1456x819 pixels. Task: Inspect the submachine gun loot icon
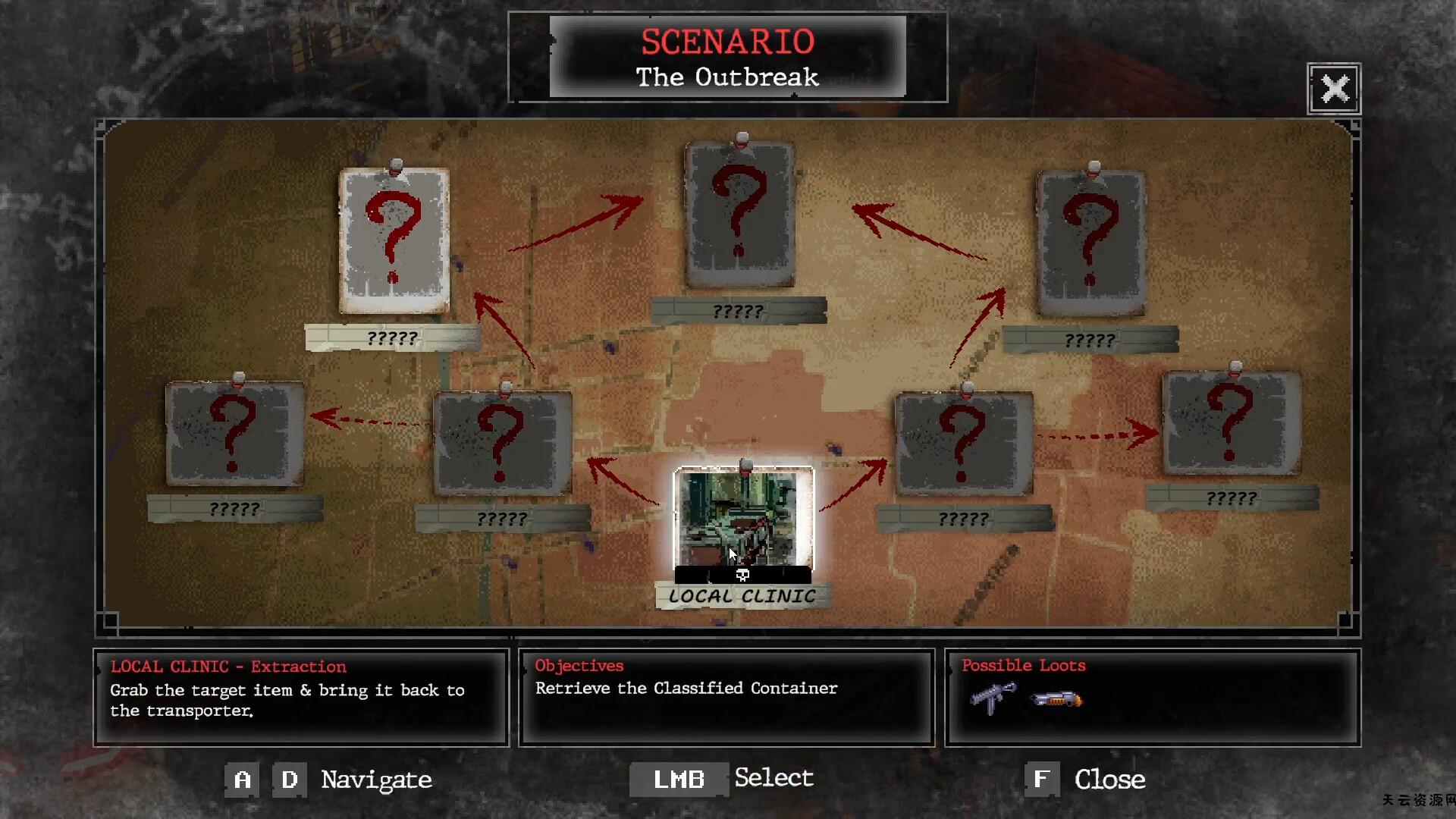click(993, 697)
